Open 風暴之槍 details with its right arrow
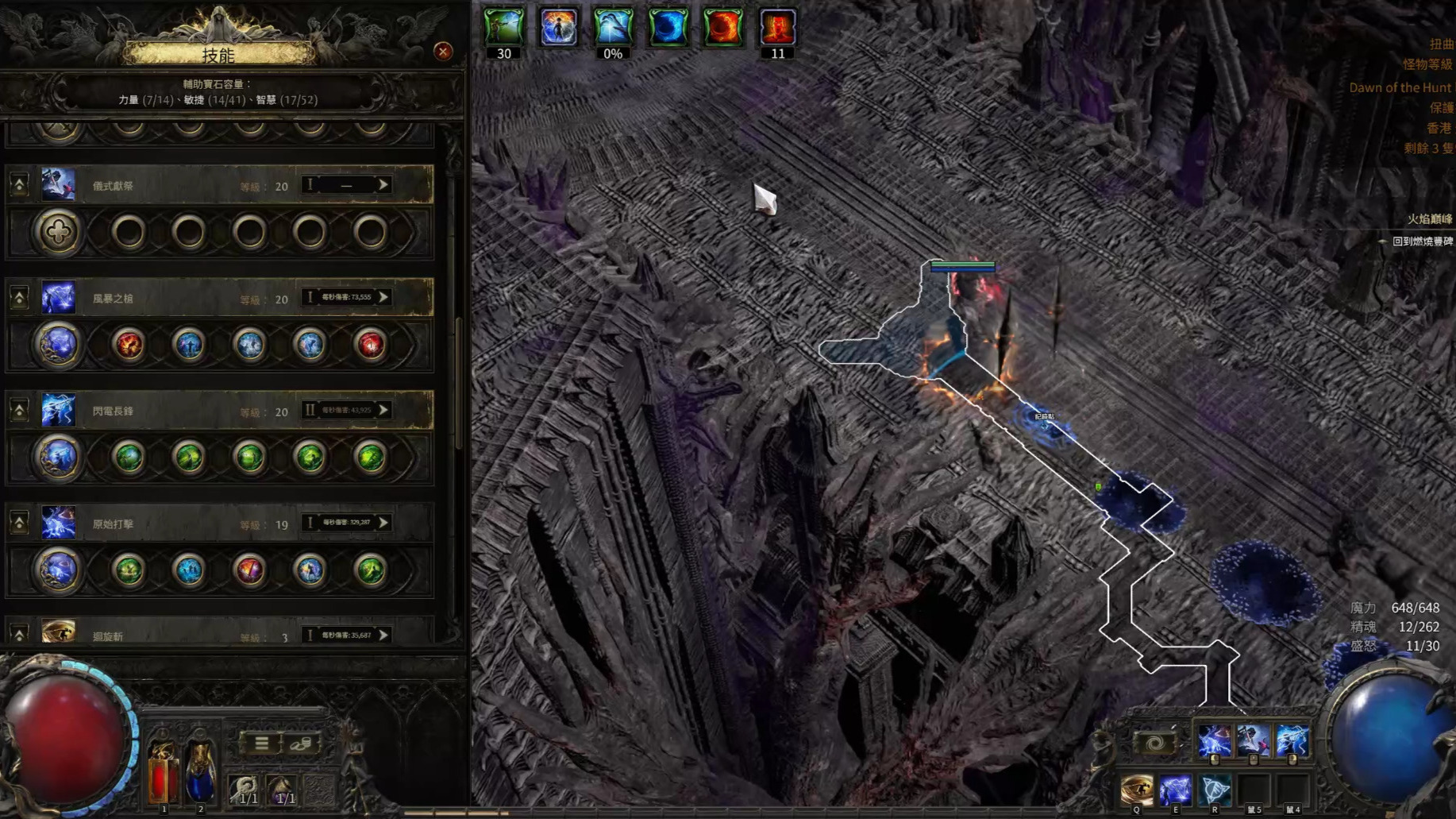This screenshot has width=1456, height=819. click(x=383, y=297)
